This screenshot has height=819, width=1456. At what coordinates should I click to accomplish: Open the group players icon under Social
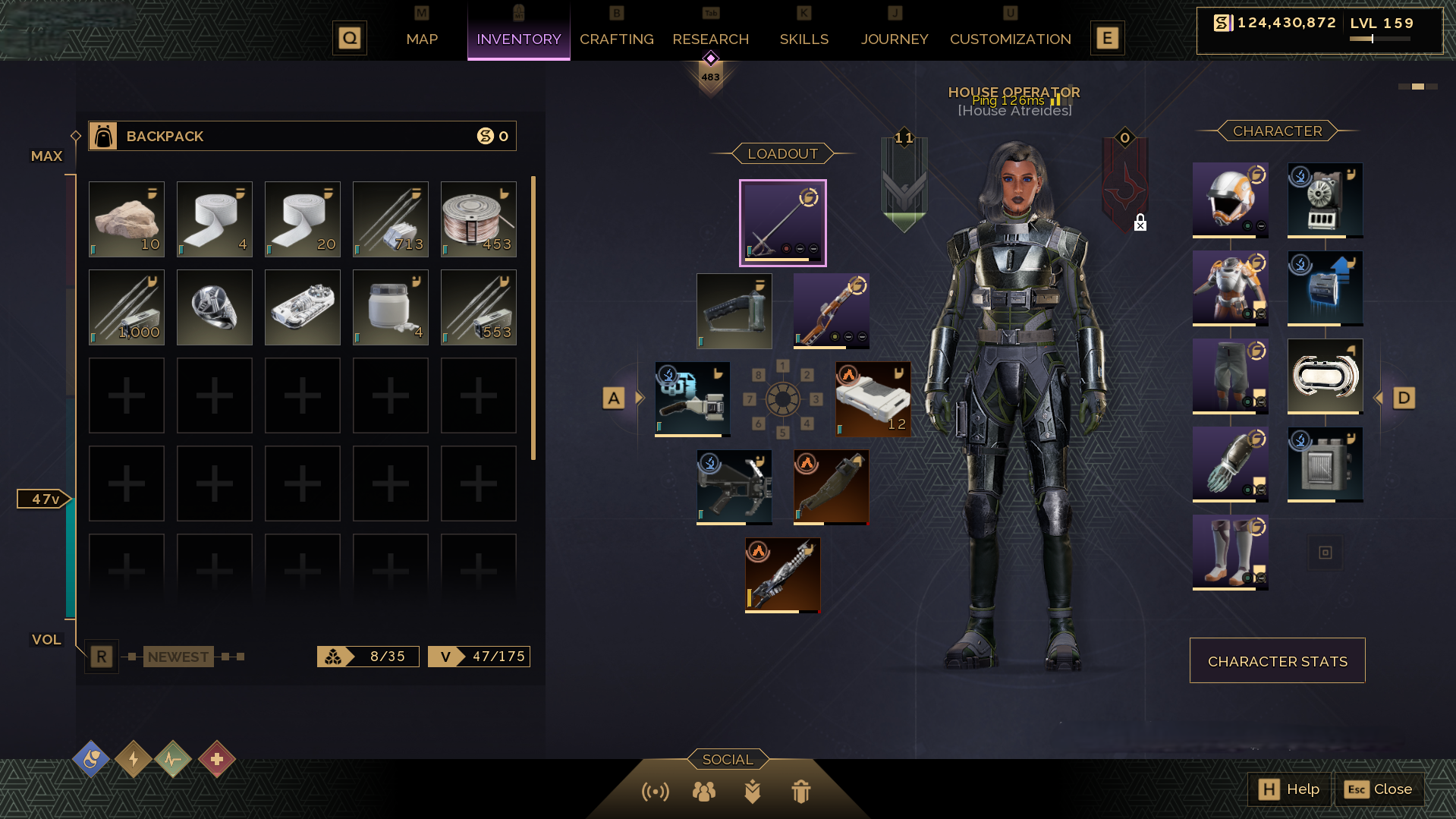703,792
